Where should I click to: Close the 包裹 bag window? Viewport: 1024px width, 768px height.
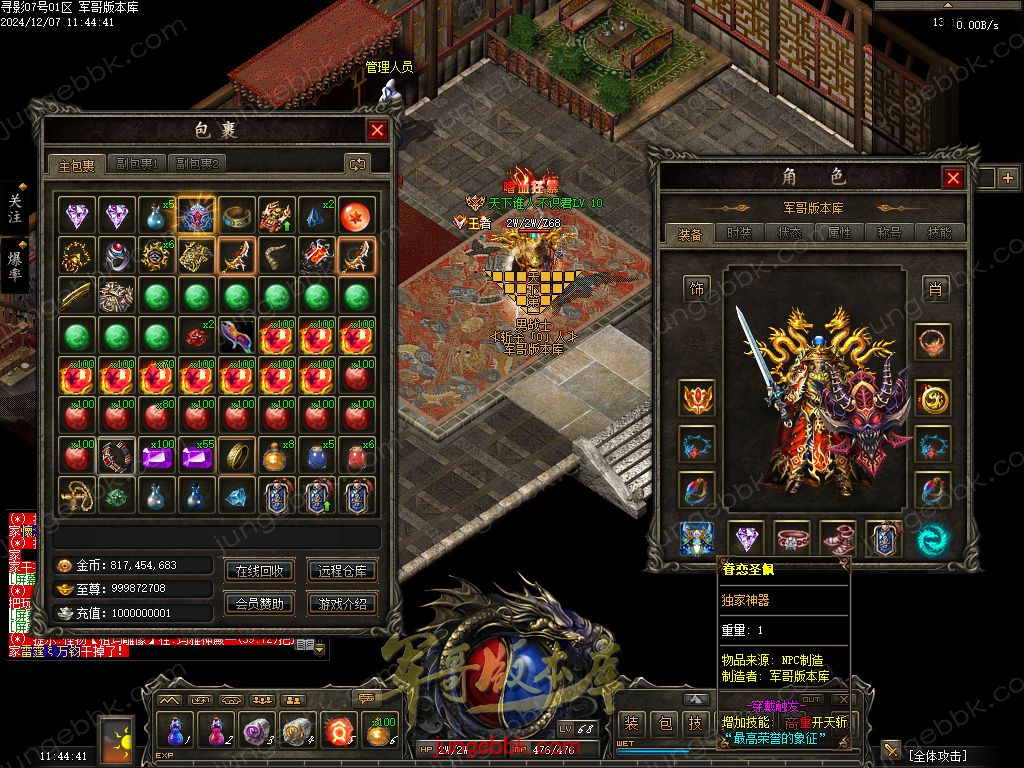click(377, 130)
